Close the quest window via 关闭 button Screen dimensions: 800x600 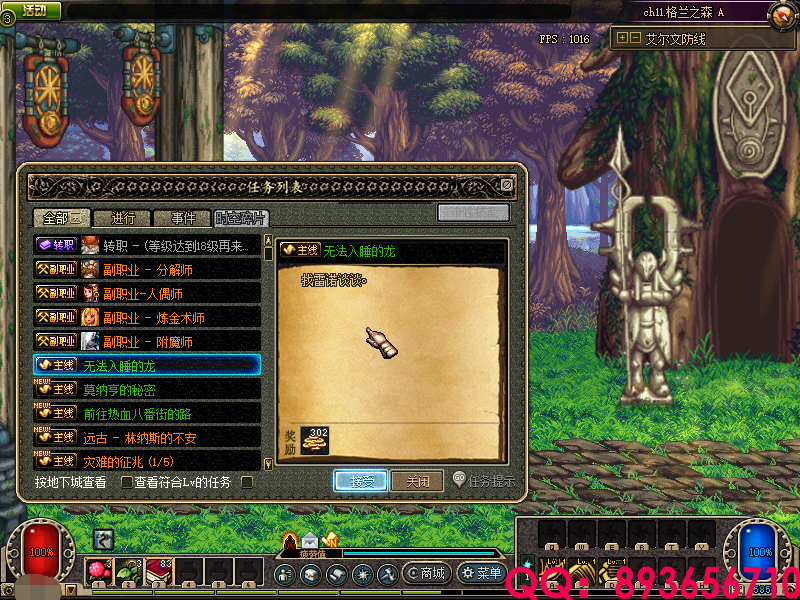click(x=417, y=481)
